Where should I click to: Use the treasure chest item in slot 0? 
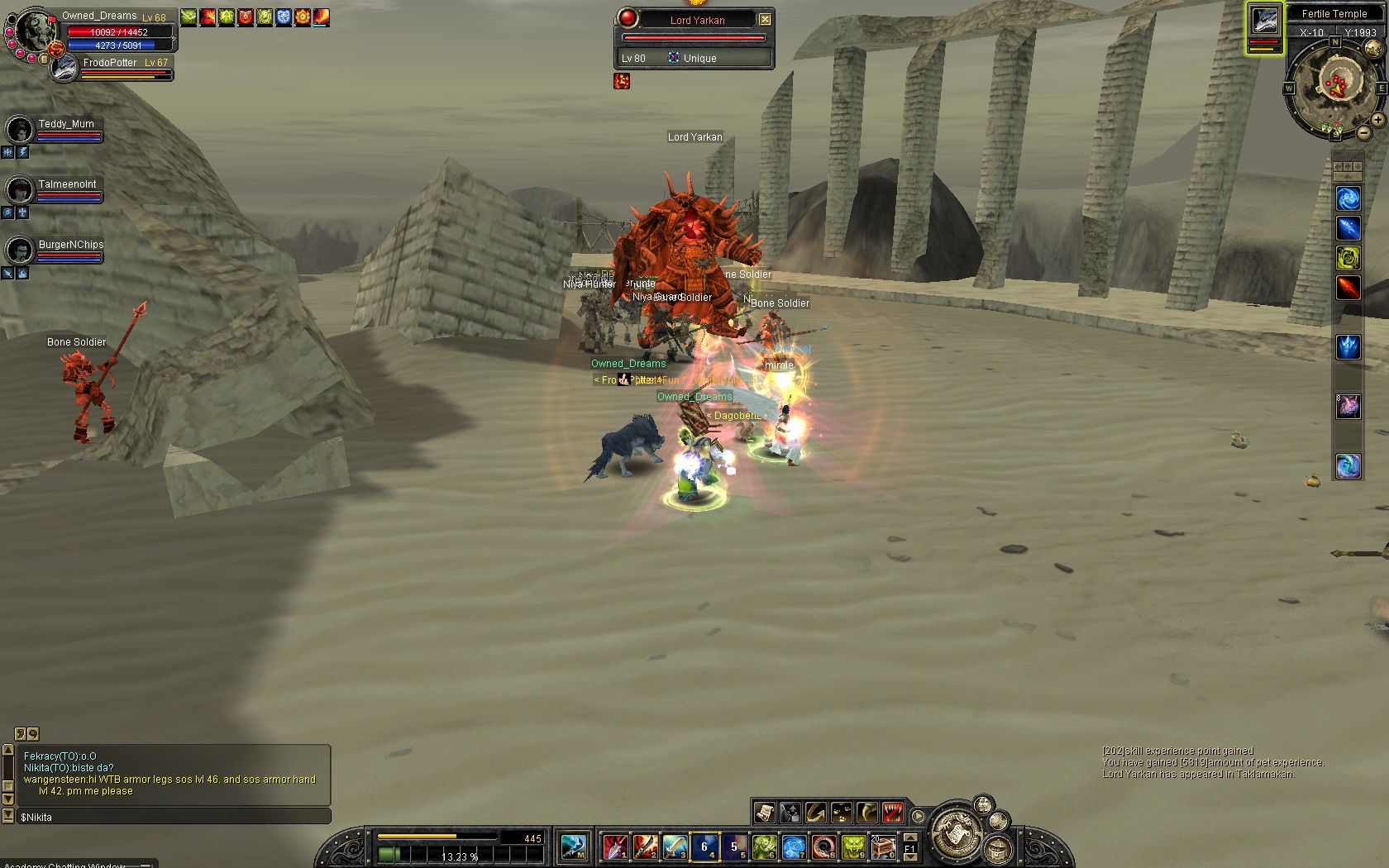point(882,847)
